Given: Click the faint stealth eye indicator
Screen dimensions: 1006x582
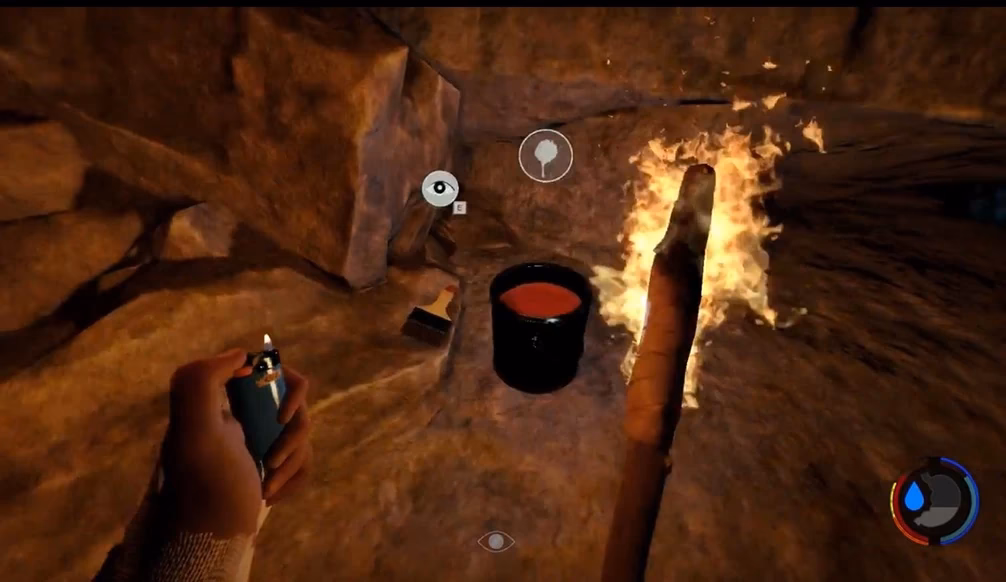Looking at the screenshot, I should coord(496,541).
